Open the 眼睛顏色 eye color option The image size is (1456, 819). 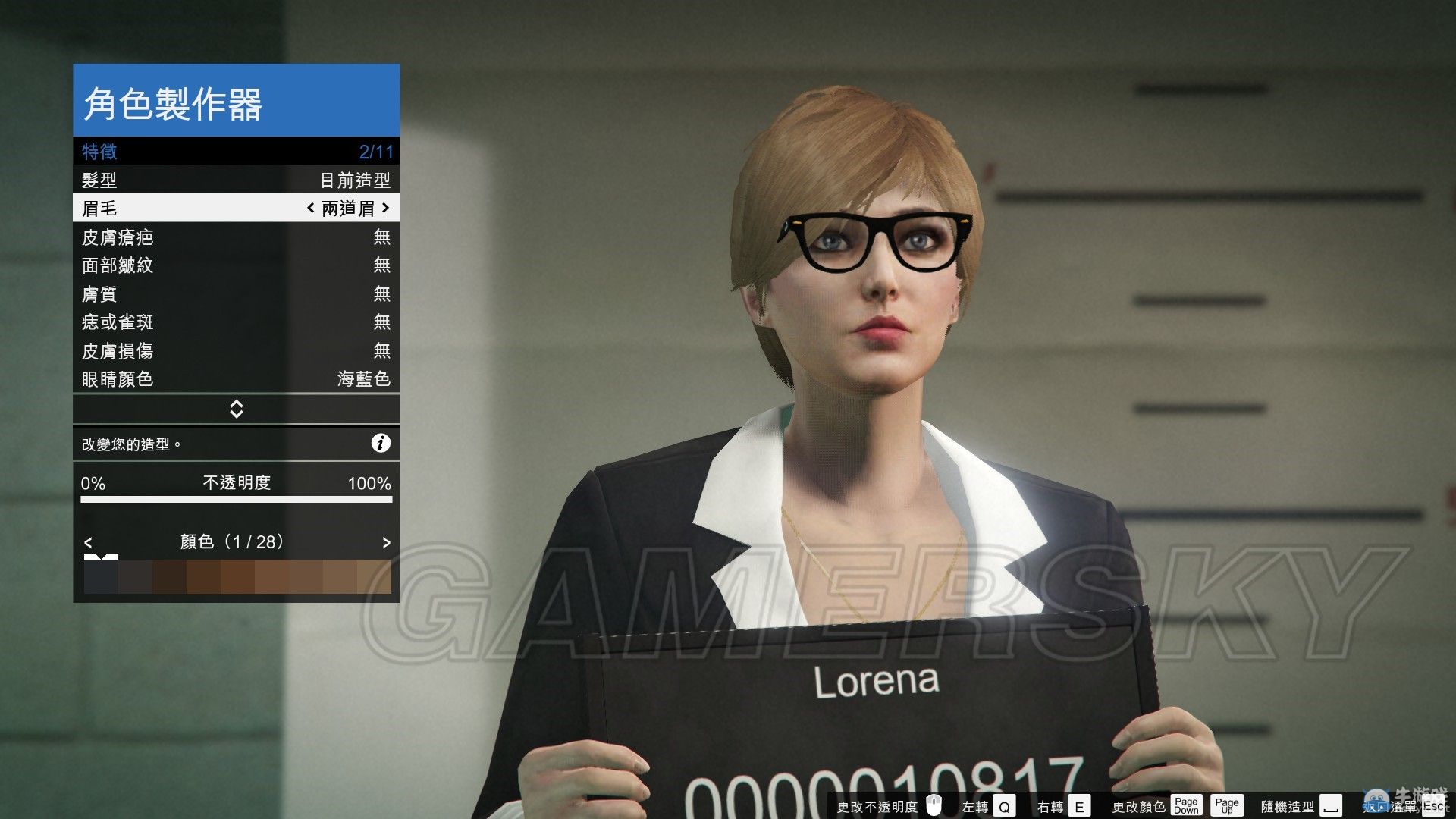pos(236,379)
